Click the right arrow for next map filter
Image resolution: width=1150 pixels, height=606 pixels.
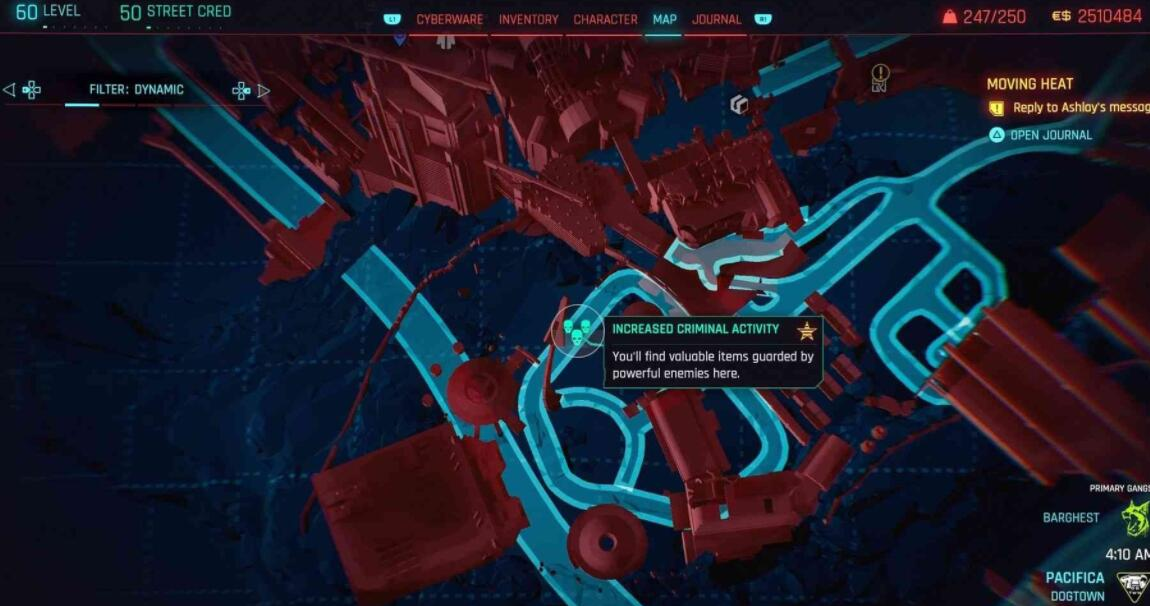point(264,90)
